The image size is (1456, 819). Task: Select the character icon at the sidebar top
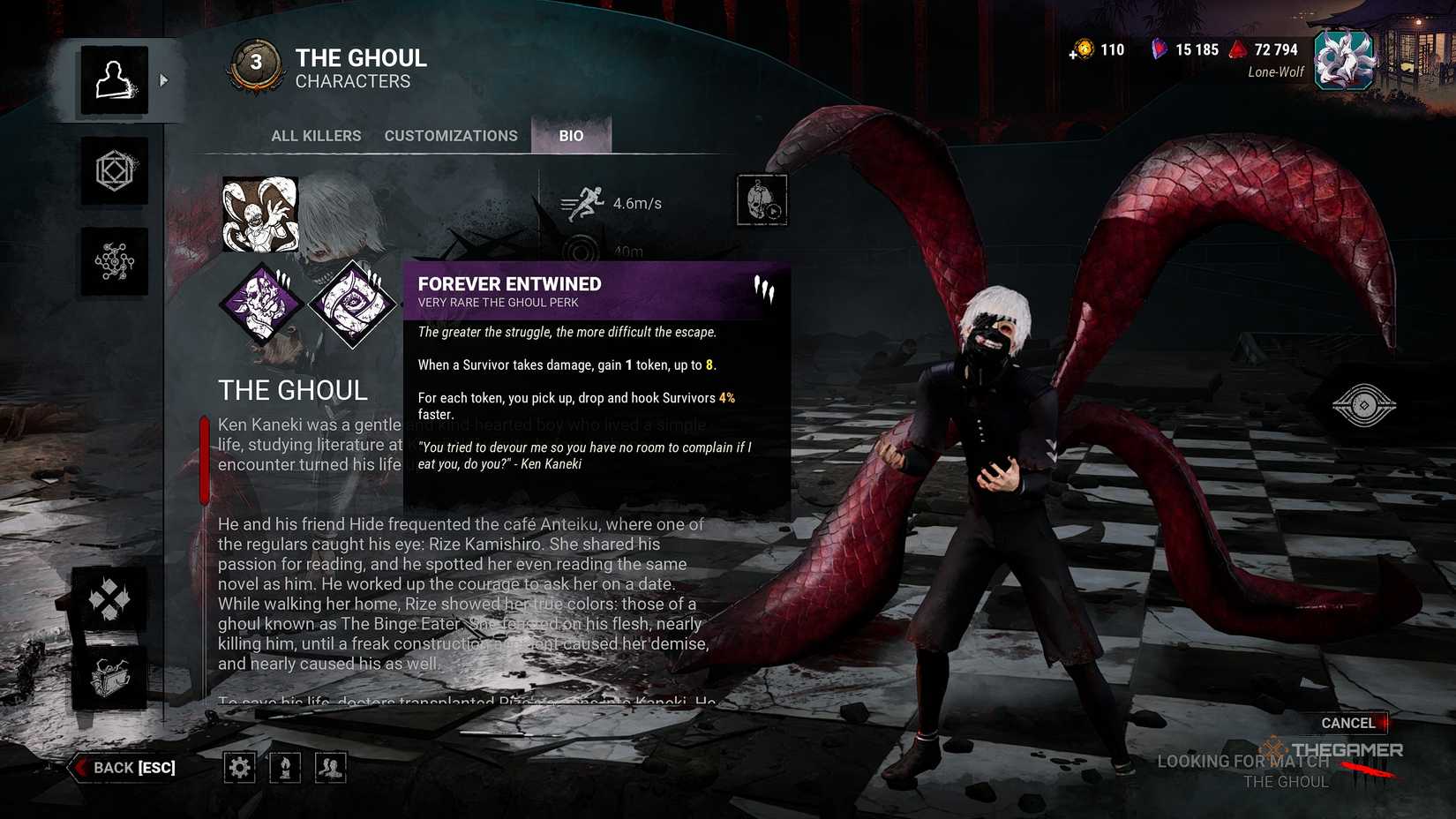pyautogui.click(x=115, y=79)
